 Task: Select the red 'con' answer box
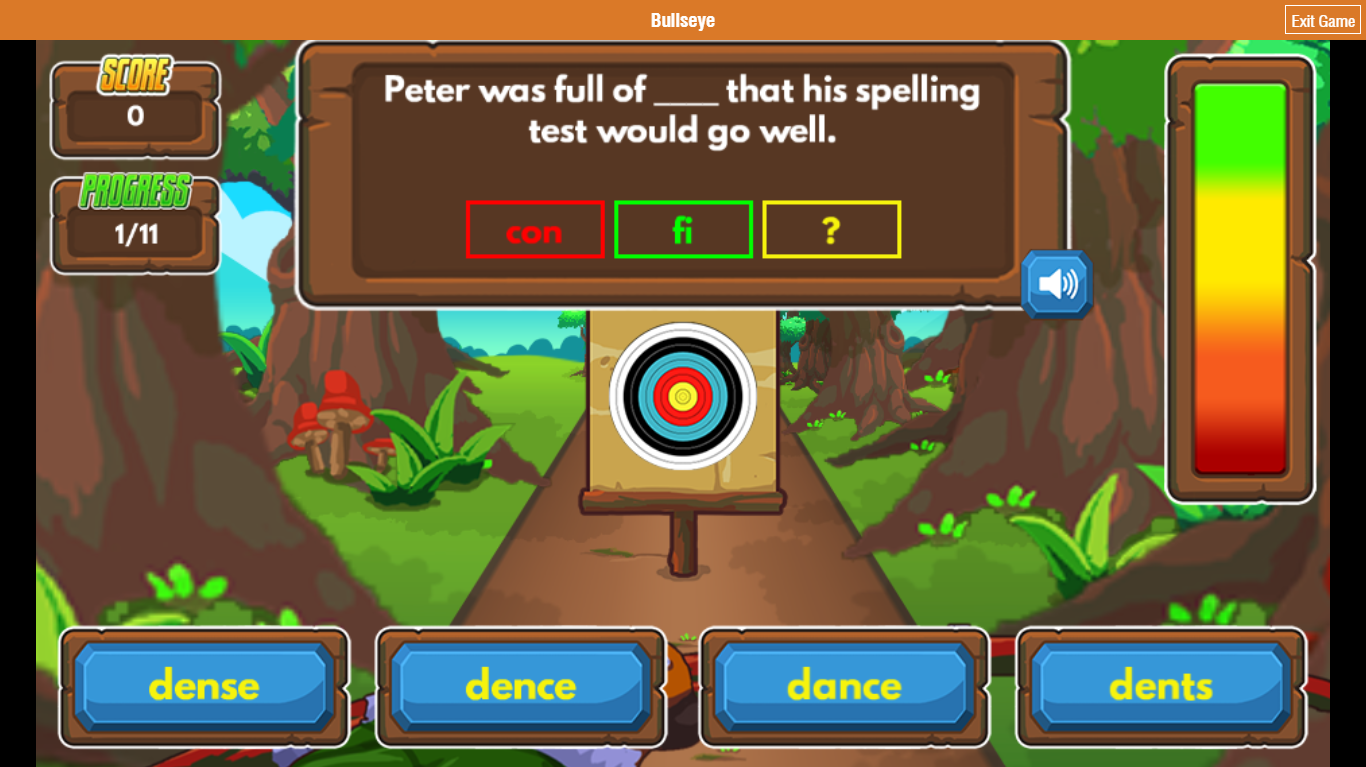tap(534, 230)
